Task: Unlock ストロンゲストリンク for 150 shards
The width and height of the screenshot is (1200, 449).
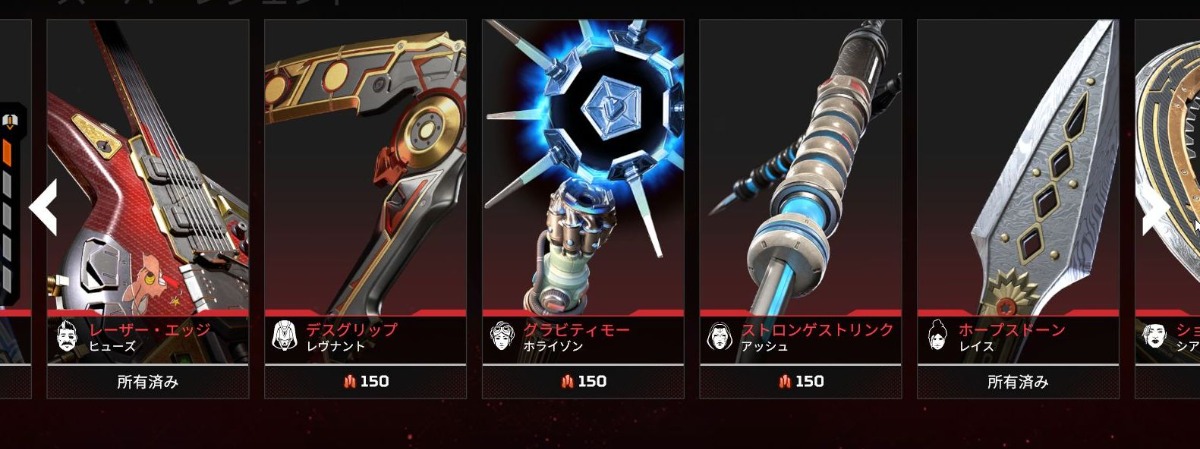Action: tap(800, 381)
